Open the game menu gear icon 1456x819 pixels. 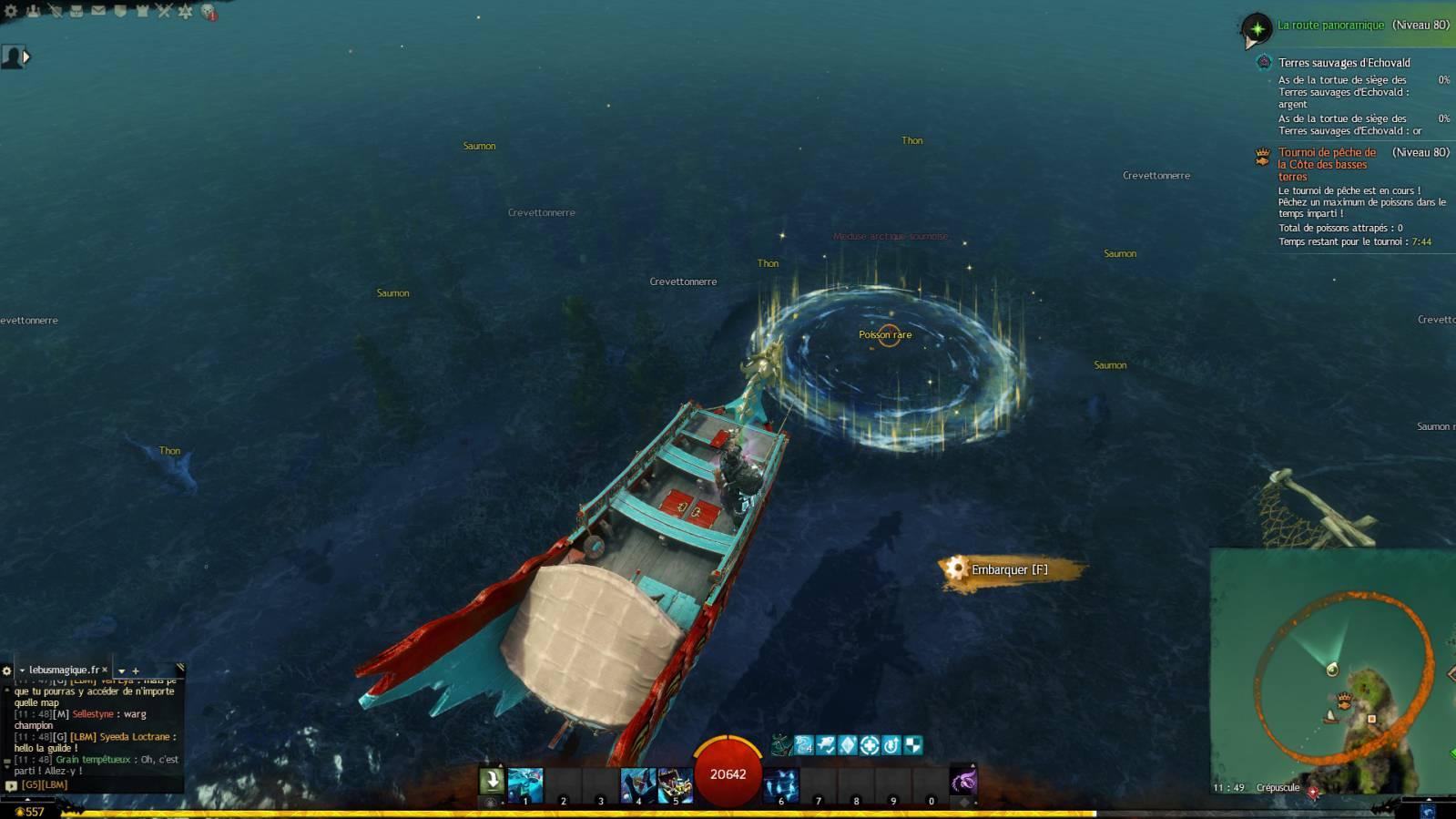pyautogui.click(x=11, y=11)
